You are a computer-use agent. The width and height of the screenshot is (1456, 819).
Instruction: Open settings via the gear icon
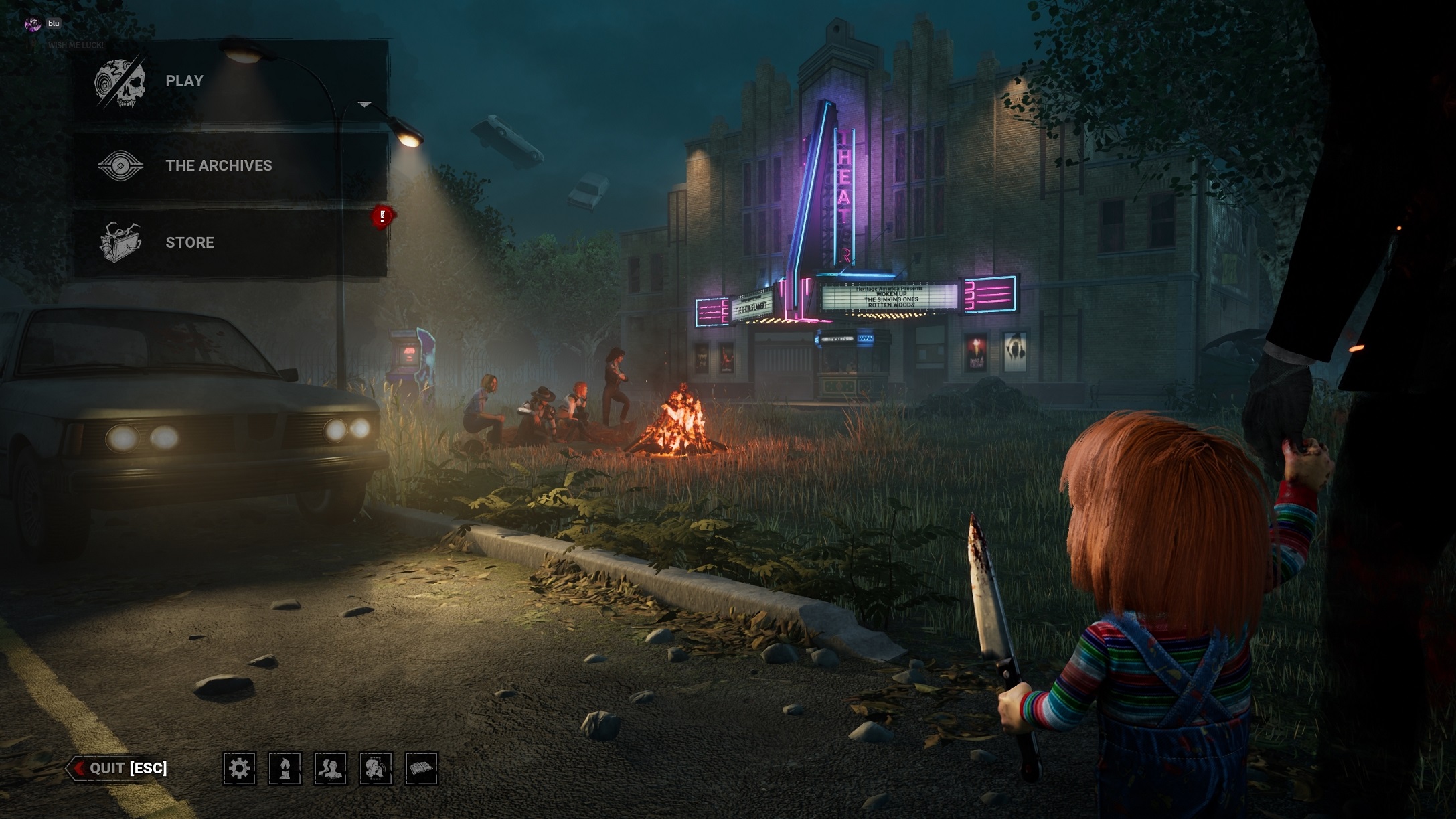point(239,768)
